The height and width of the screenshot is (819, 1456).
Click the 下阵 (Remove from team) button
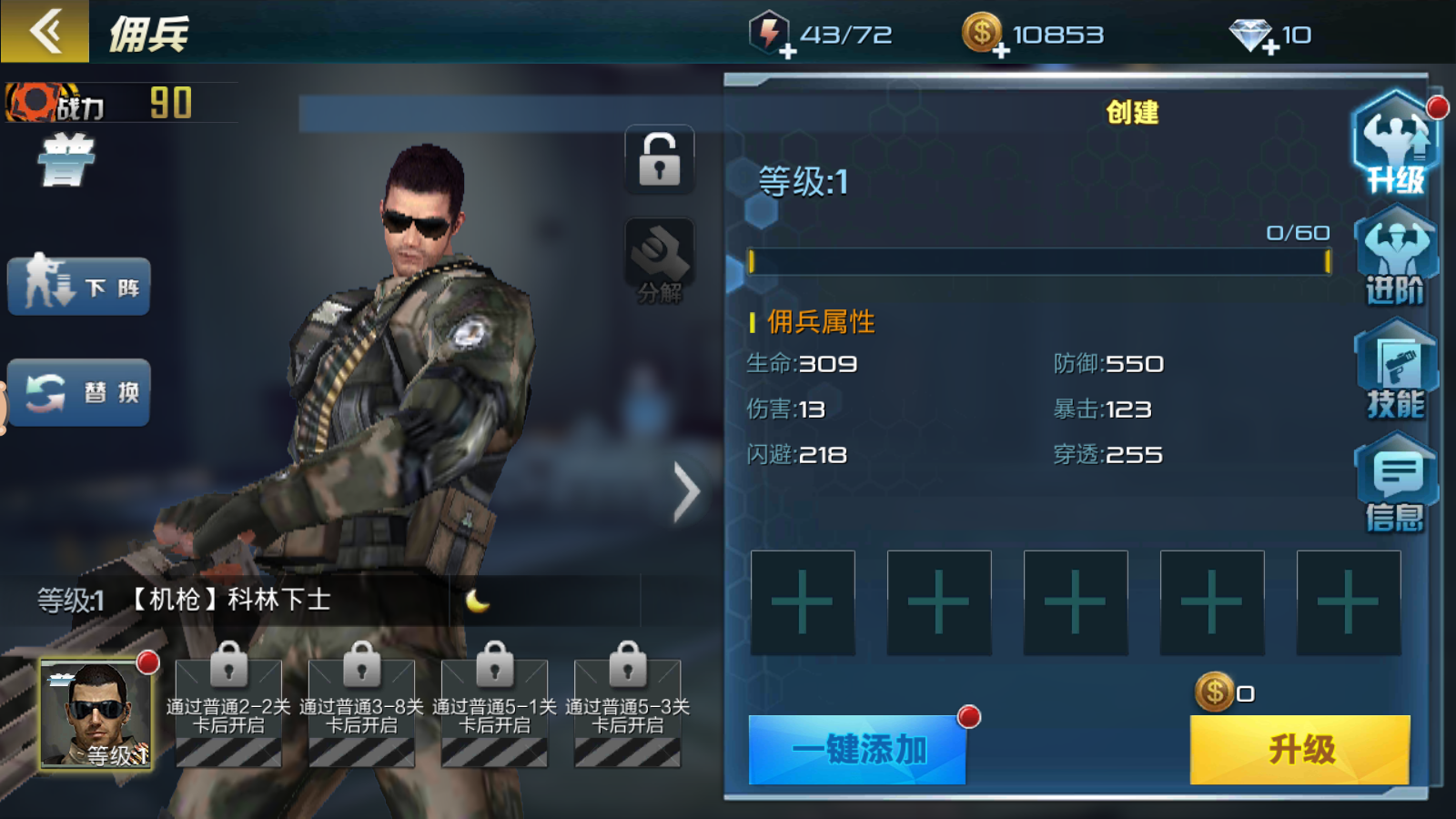(78, 285)
